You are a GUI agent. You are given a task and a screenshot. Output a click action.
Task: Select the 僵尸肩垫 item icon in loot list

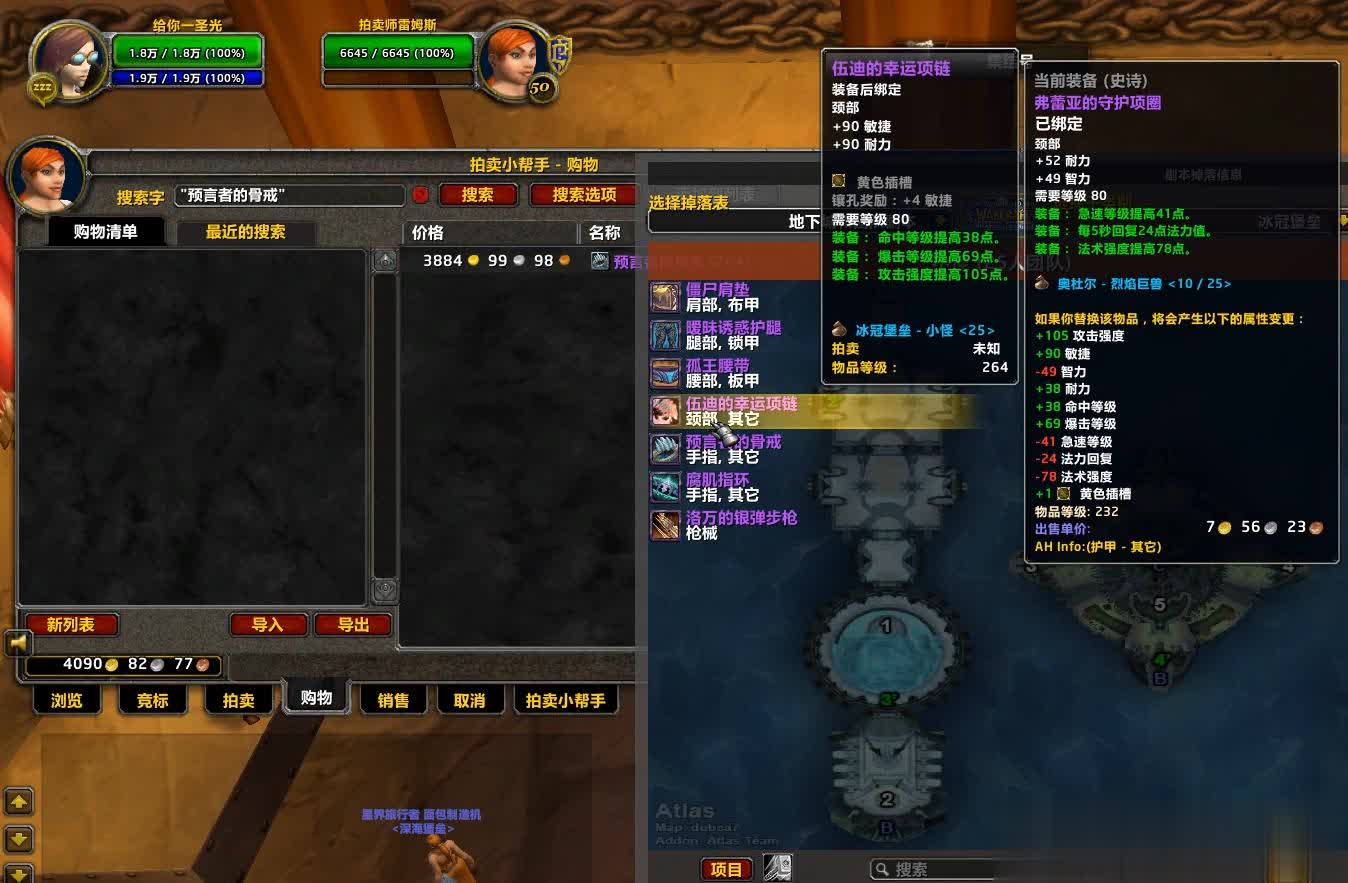(665, 297)
